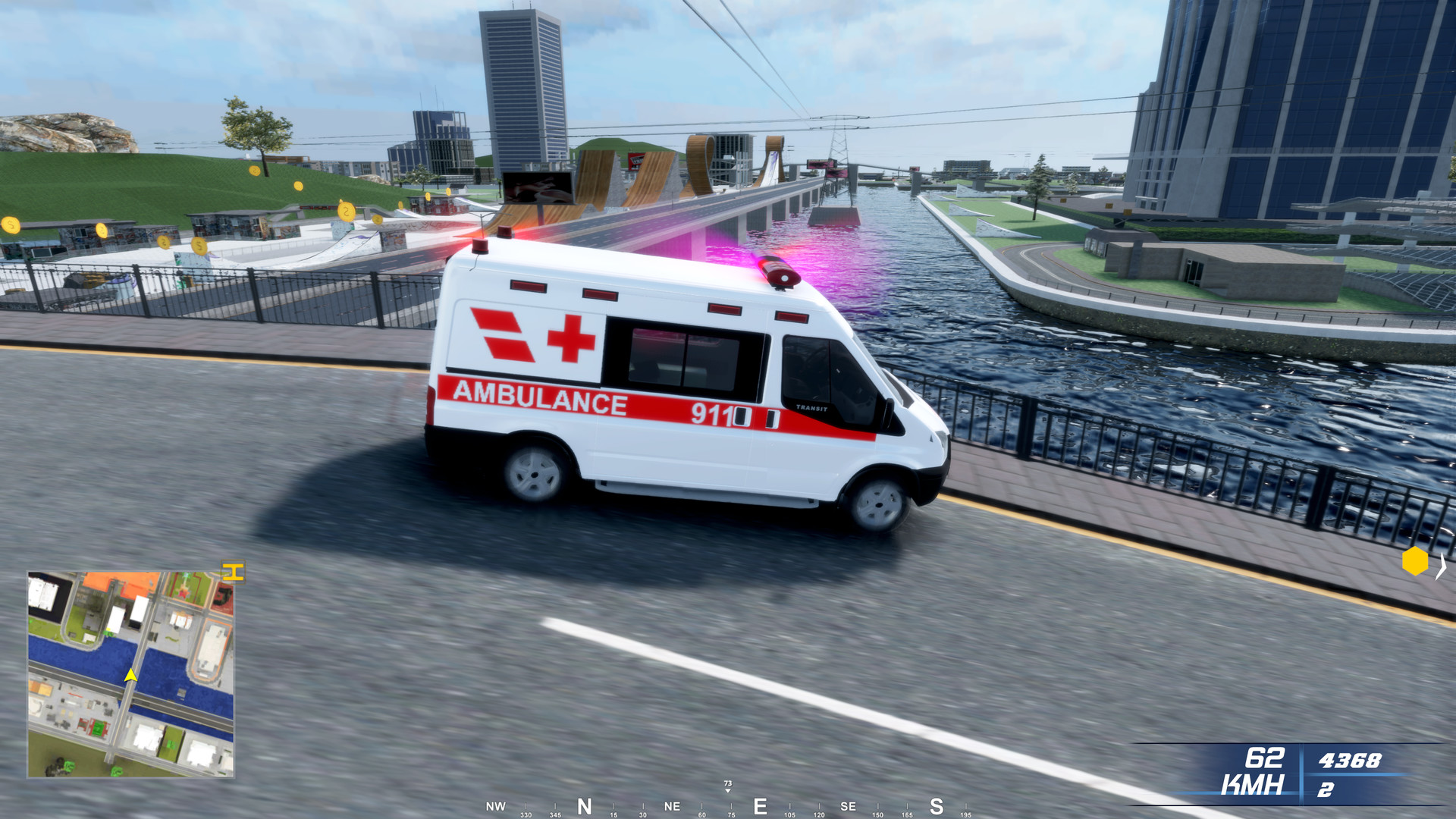1456x819 pixels.
Task: Click the player arrow on the minimap
Action: pyautogui.click(x=131, y=675)
